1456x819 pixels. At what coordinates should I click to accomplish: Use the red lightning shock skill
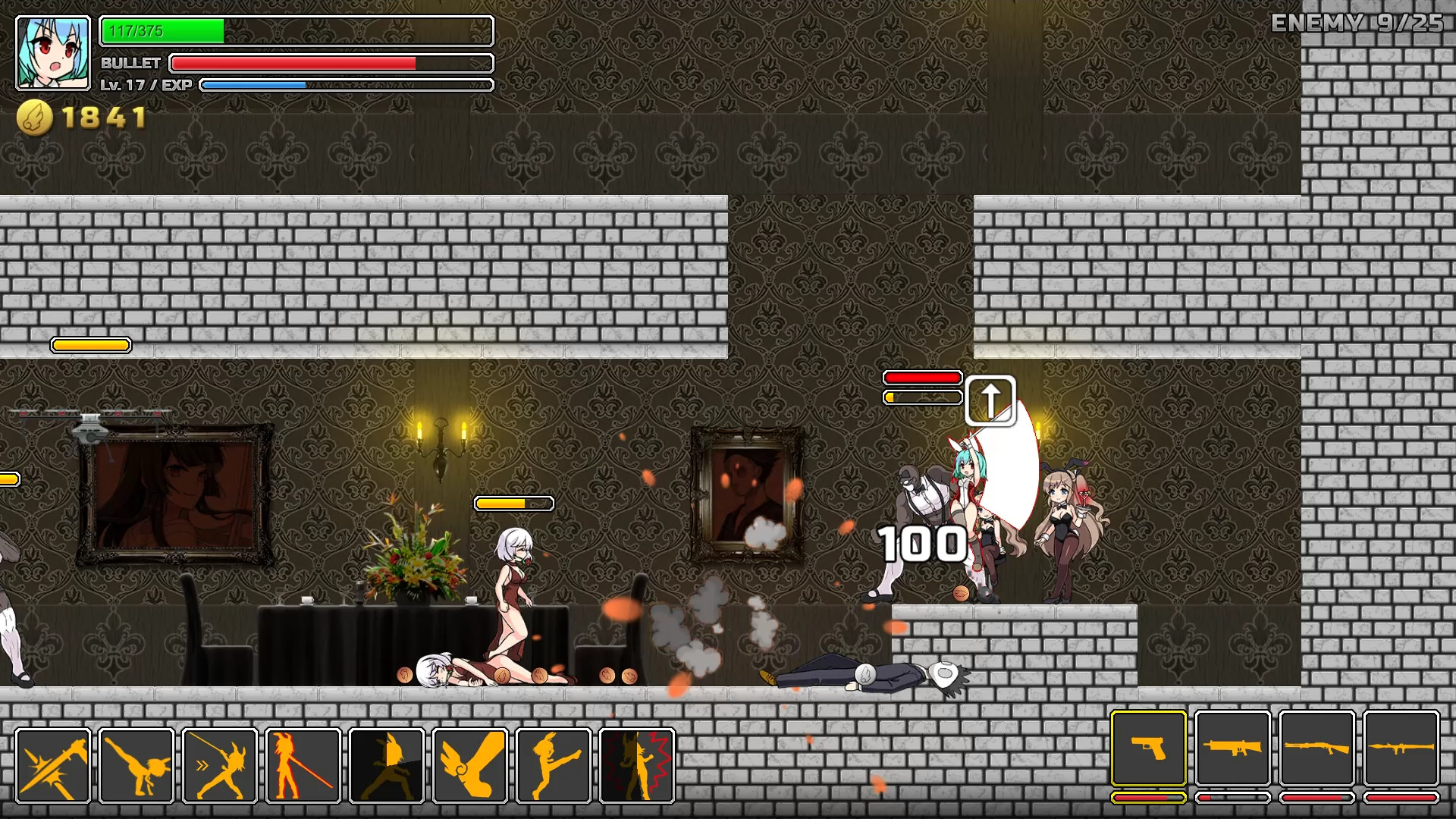[x=635, y=765]
